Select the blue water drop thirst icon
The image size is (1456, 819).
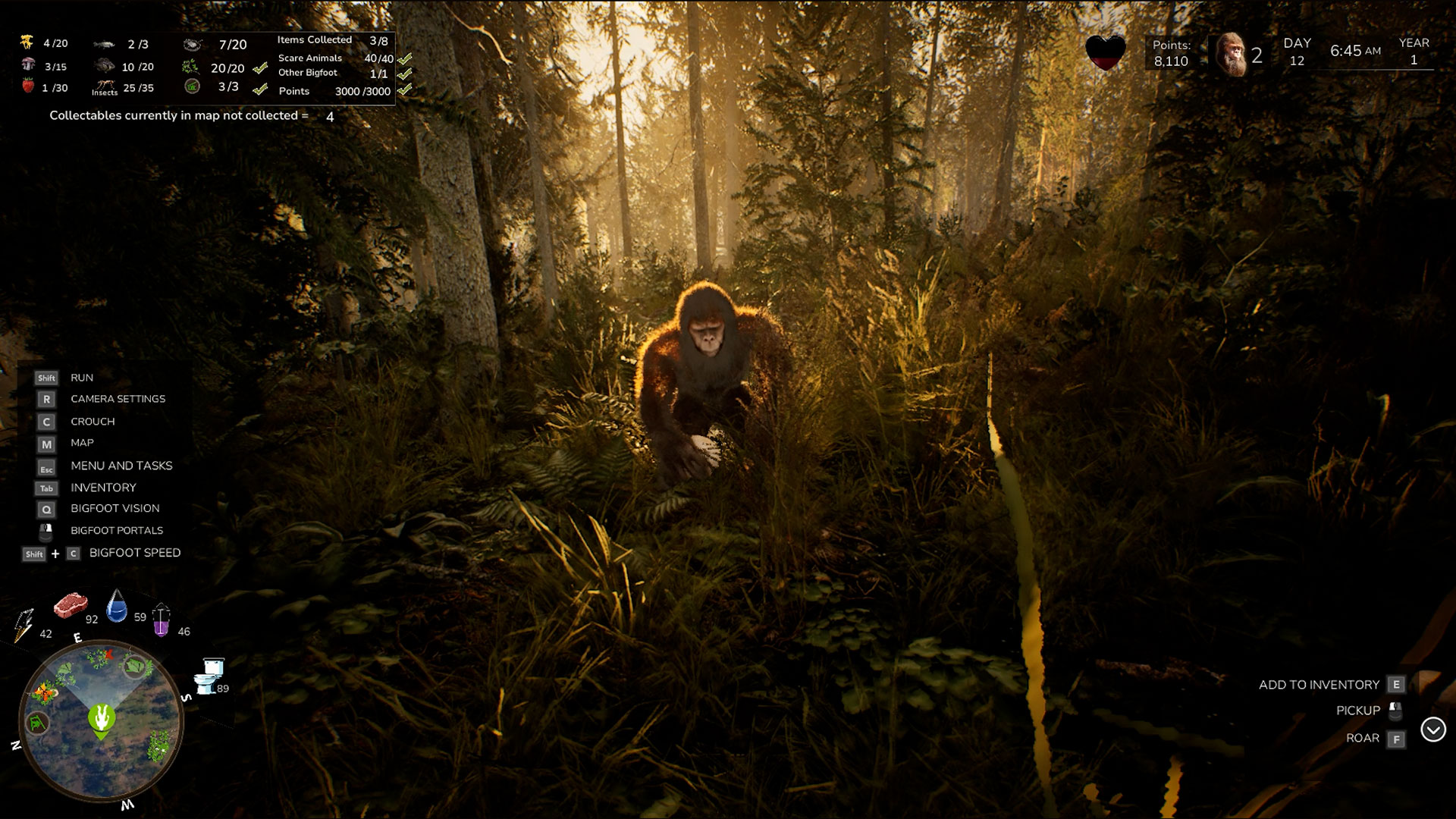pyautogui.click(x=117, y=607)
